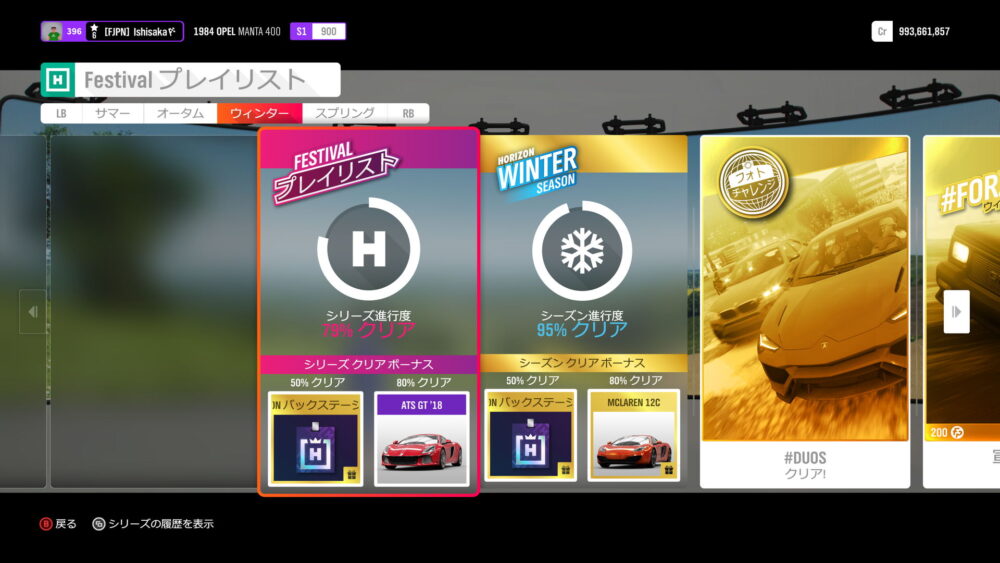Screen dimensions: 1000x563
Task: Select the season 50% backstage pass reward
Action: pyautogui.click(x=530, y=436)
